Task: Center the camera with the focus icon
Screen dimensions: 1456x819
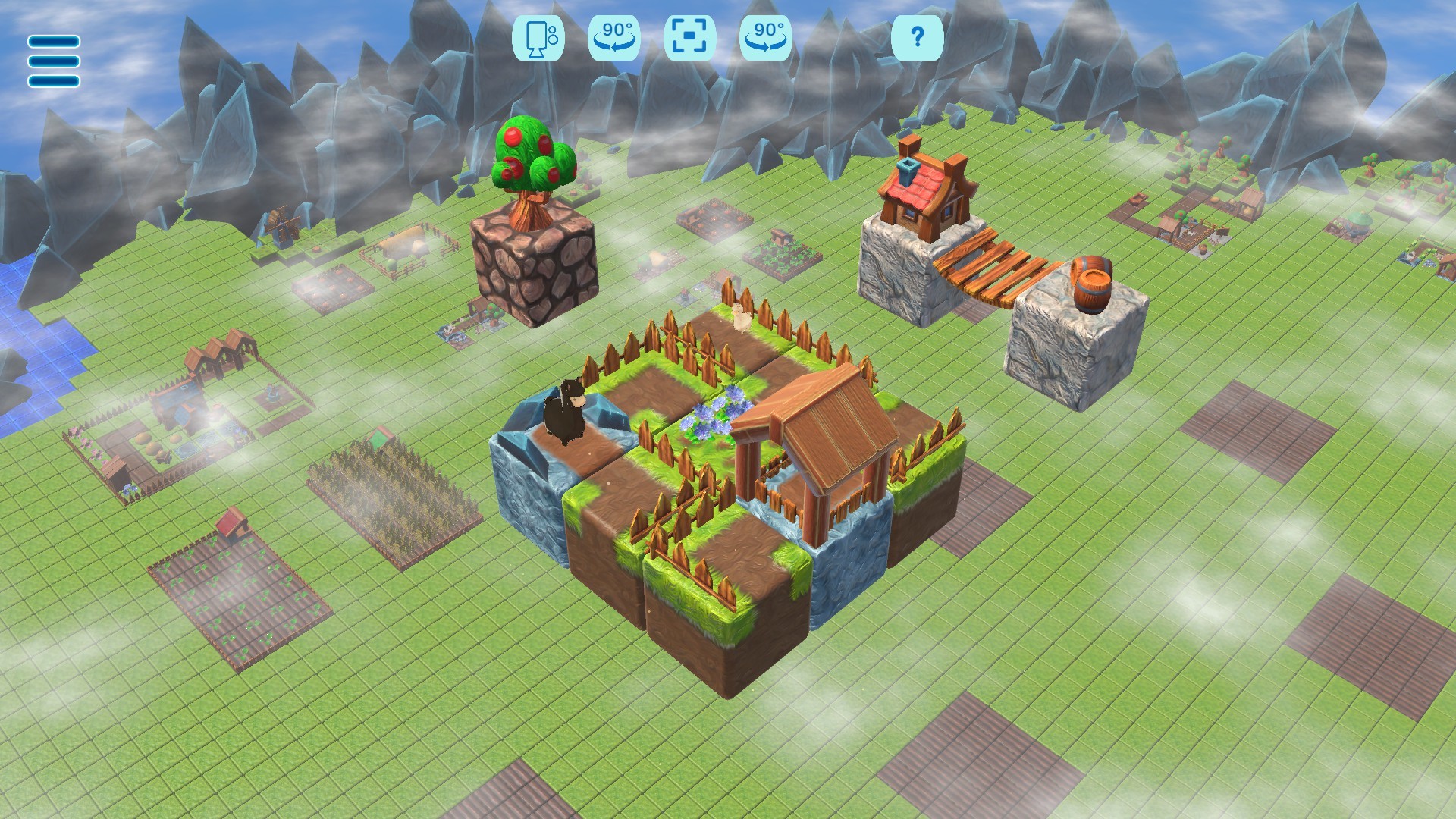Action: coord(689,36)
